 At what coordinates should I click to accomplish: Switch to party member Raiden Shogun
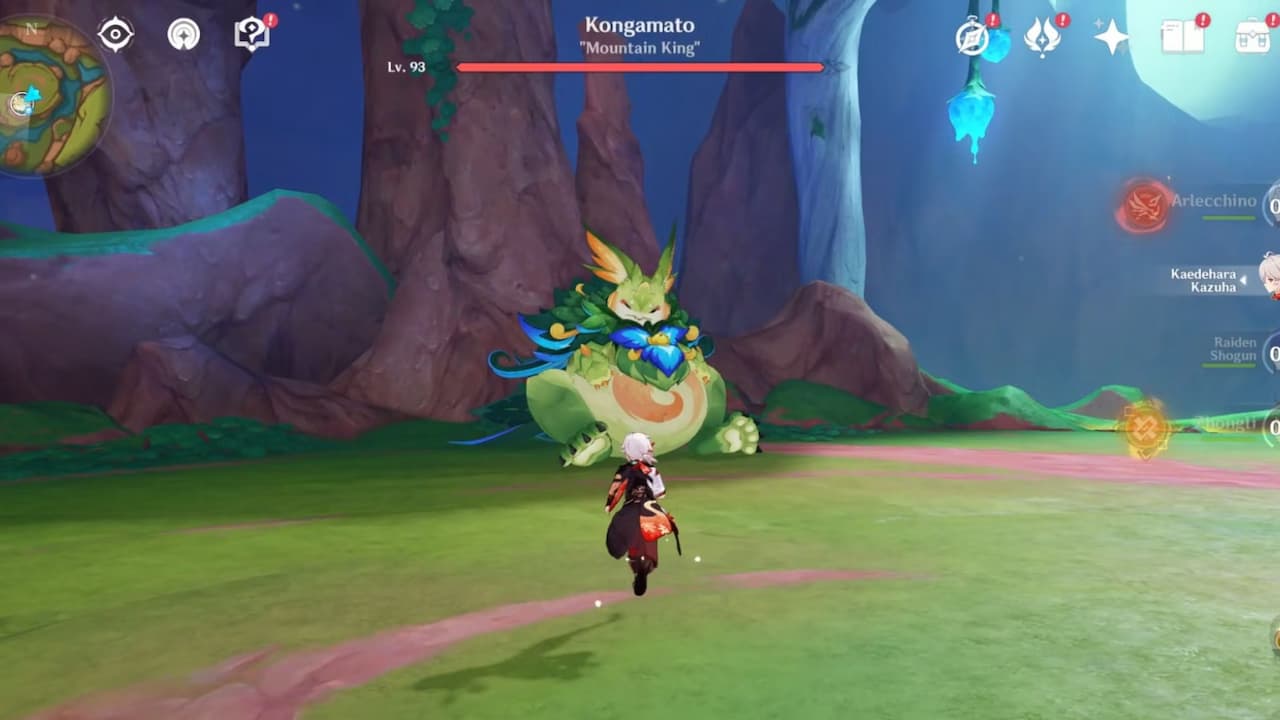click(1233, 350)
